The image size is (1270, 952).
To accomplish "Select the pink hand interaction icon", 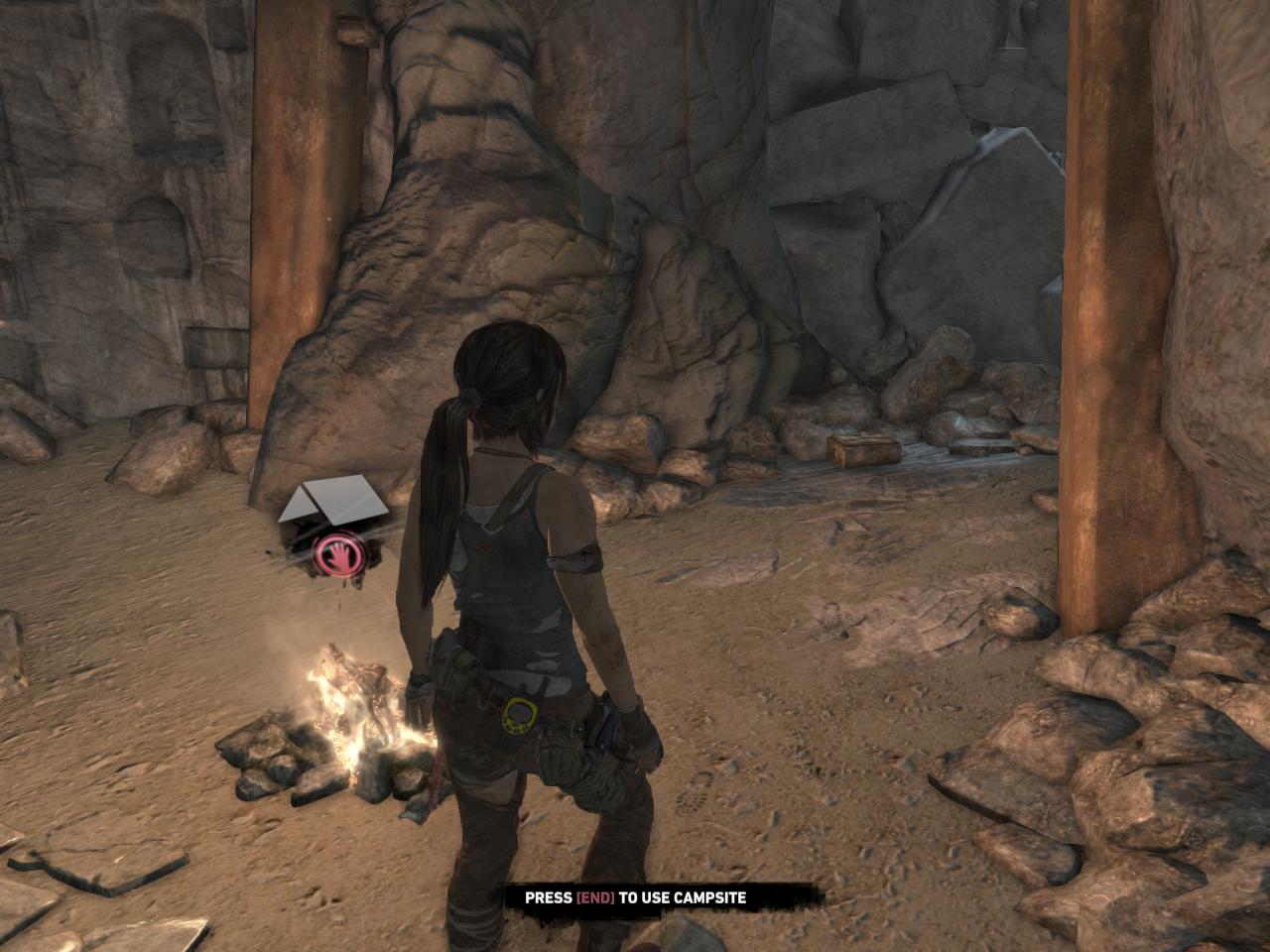I will [x=340, y=555].
